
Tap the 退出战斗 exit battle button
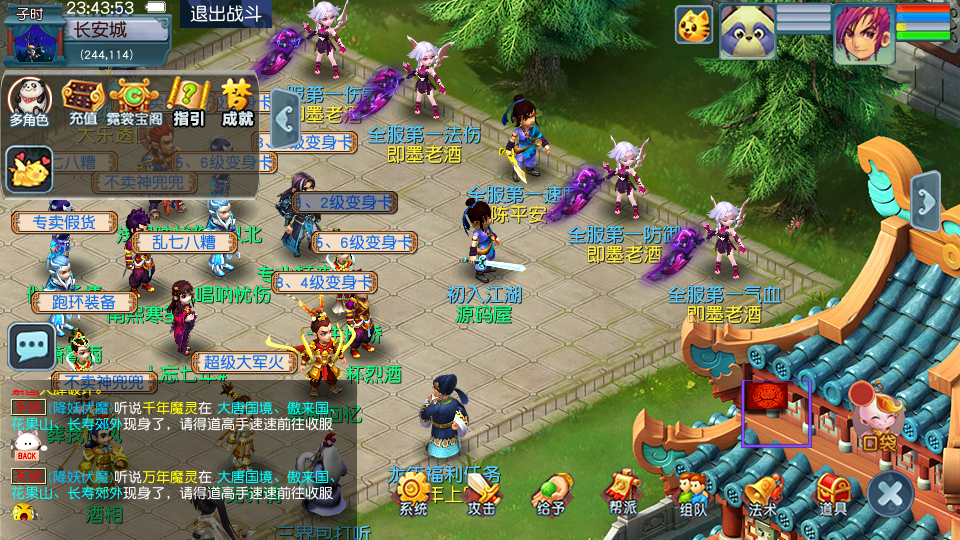[226, 14]
